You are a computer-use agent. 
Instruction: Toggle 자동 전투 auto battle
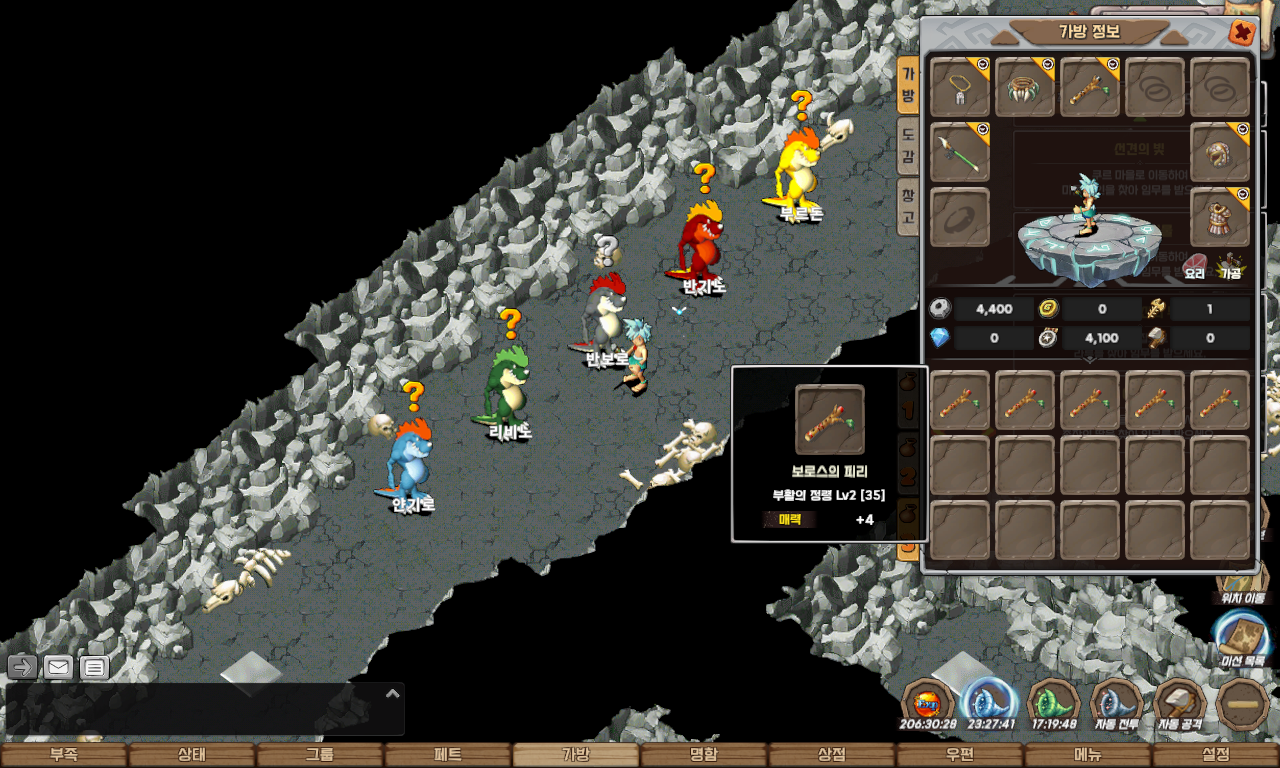pyautogui.click(x=1117, y=705)
